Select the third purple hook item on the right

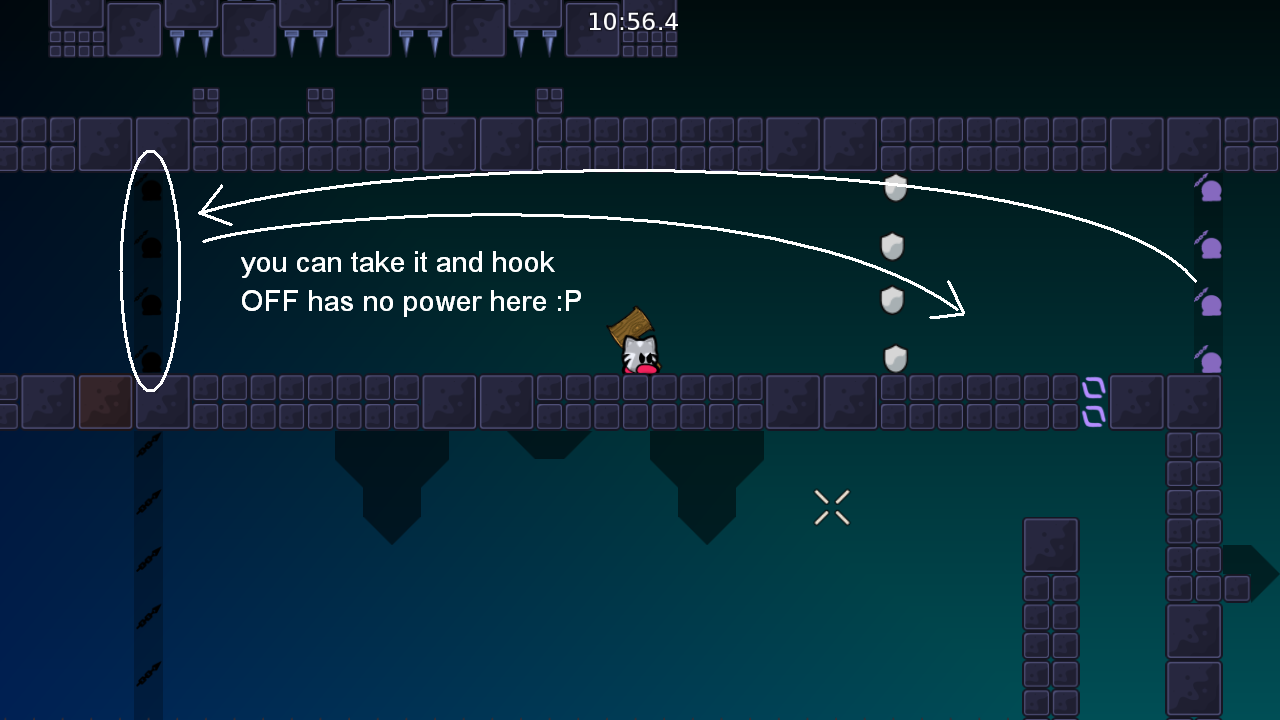(1210, 305)
